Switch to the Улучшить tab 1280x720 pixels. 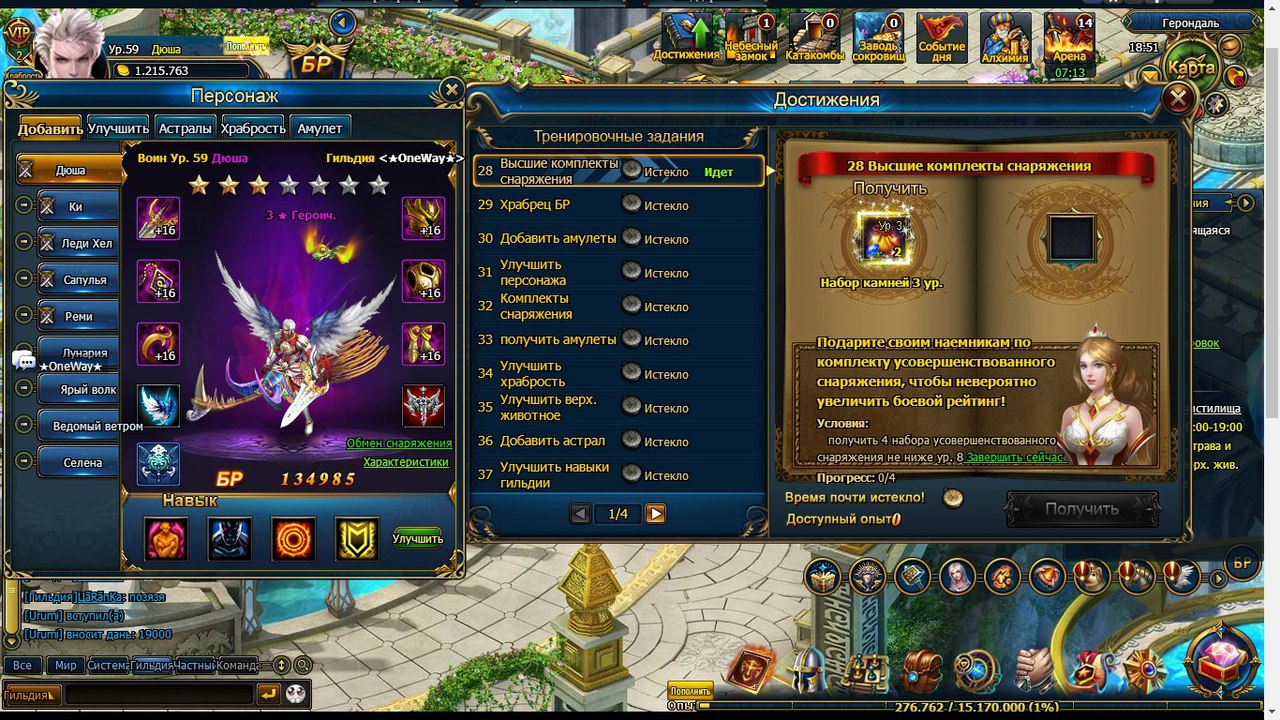(118, 128)
